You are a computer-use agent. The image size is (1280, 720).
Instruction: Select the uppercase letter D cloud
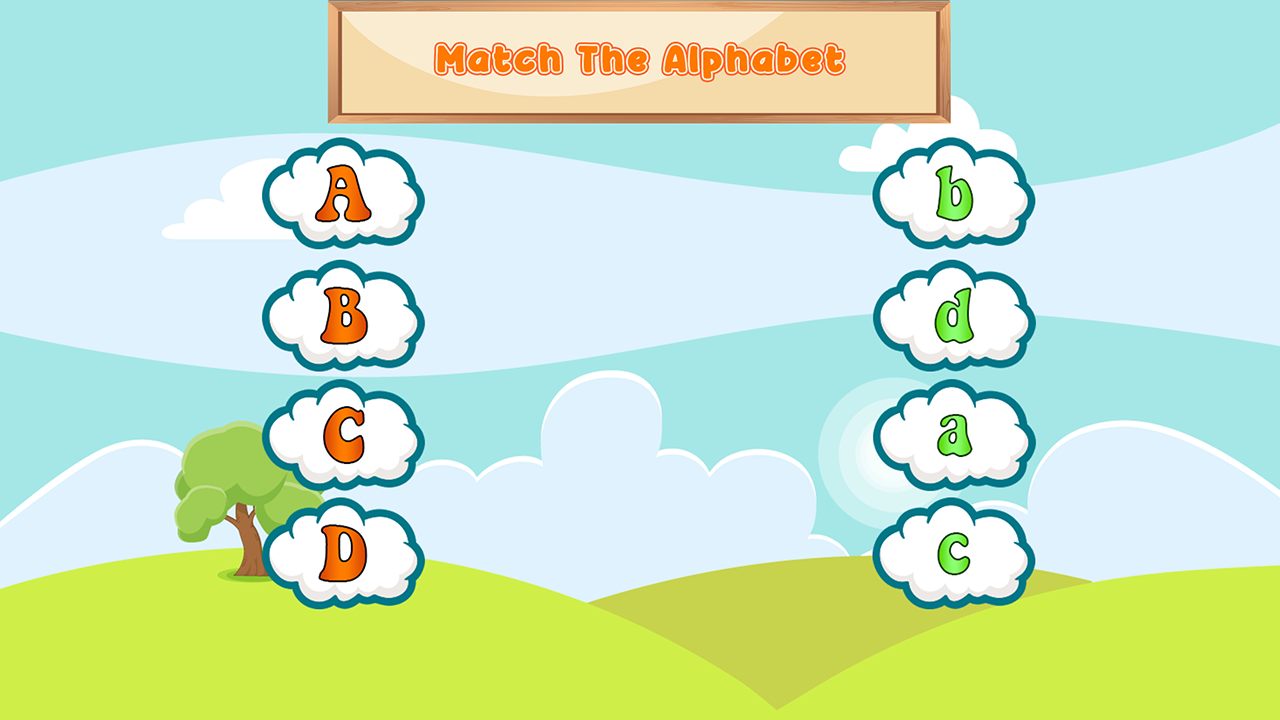point(343,550)
